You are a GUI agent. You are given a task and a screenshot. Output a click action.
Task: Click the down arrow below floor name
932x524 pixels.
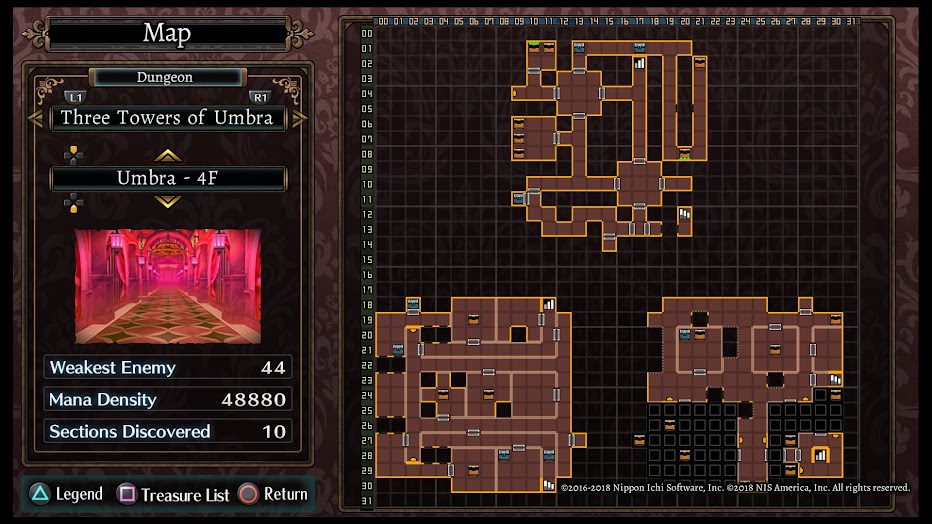point(167,202)
